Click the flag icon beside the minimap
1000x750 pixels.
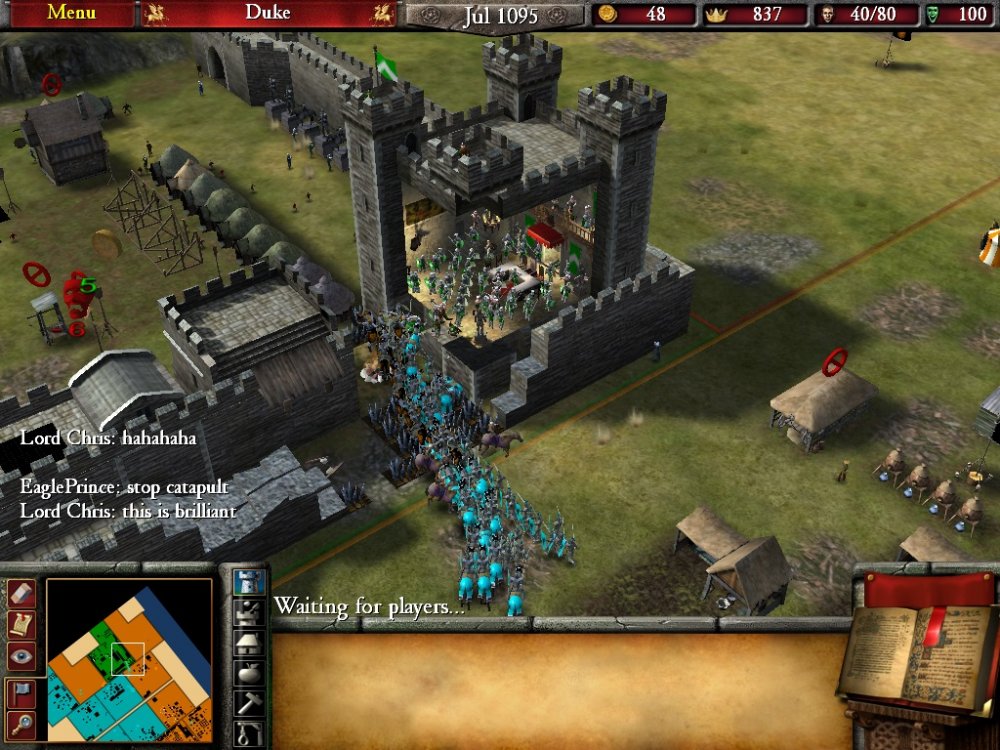pos(22,691)
